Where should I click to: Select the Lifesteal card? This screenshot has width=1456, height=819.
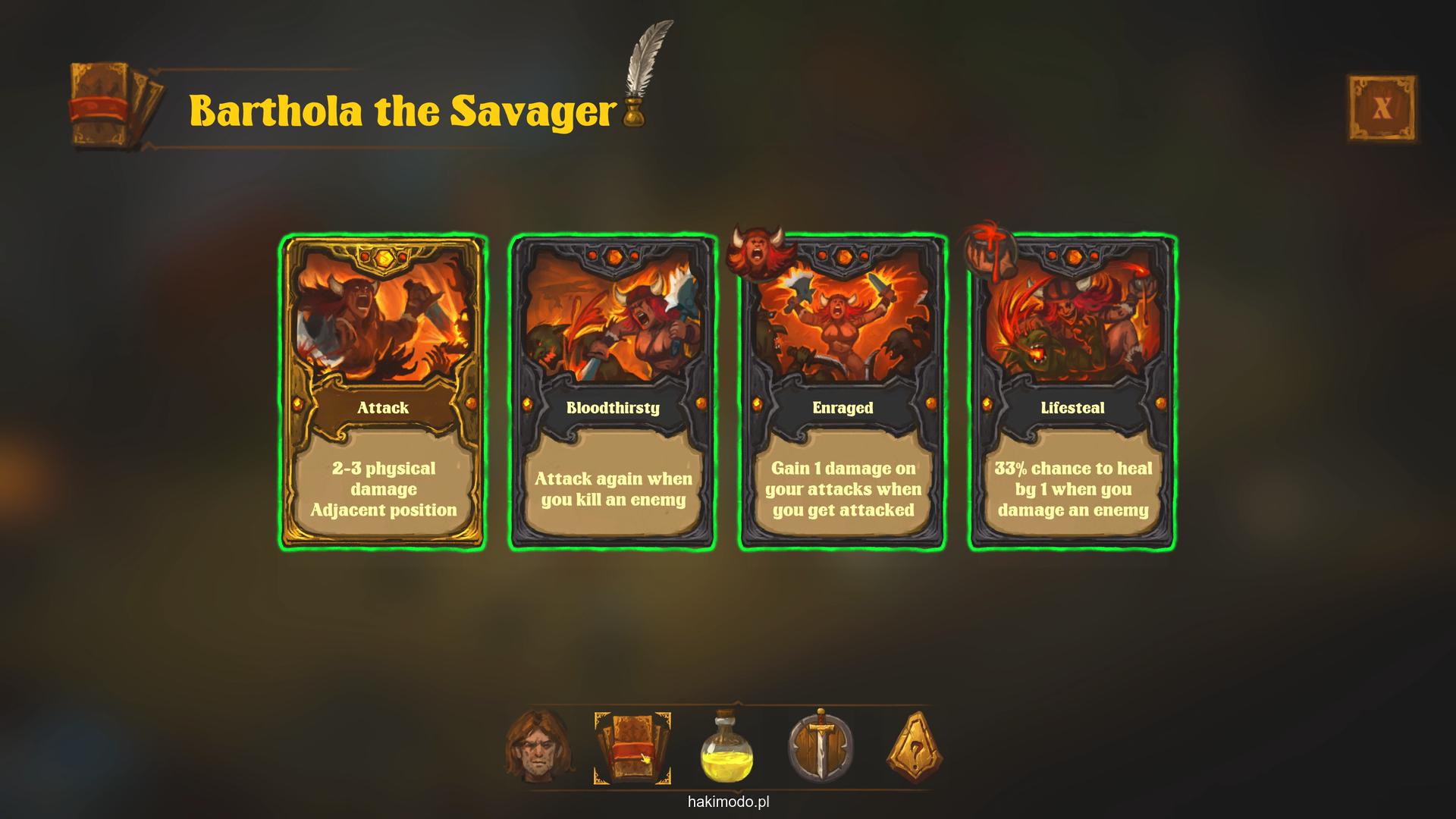click(x=1072, y=393)
